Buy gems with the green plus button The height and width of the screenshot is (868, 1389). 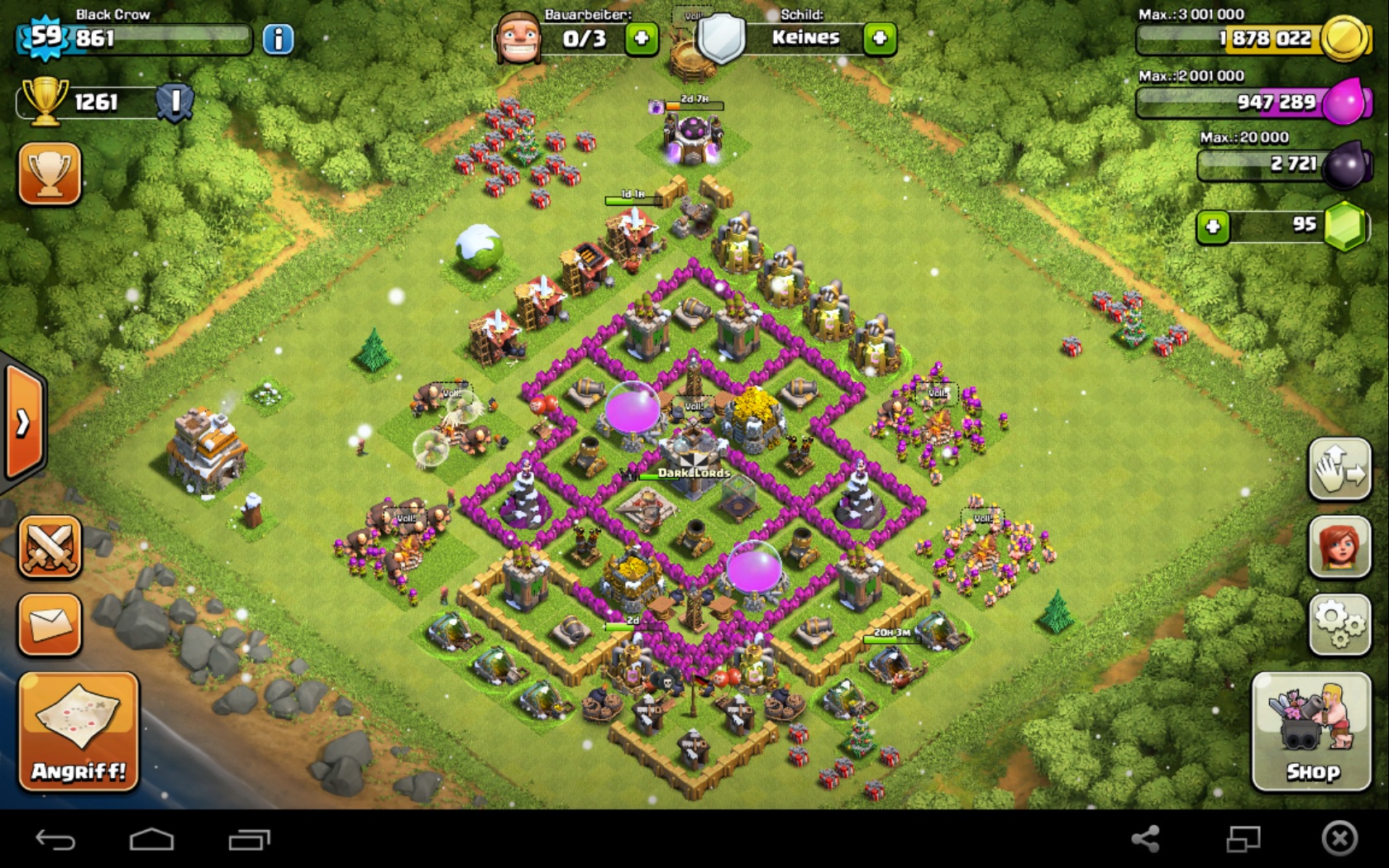pyautogui.click(x=1213, y=227)
